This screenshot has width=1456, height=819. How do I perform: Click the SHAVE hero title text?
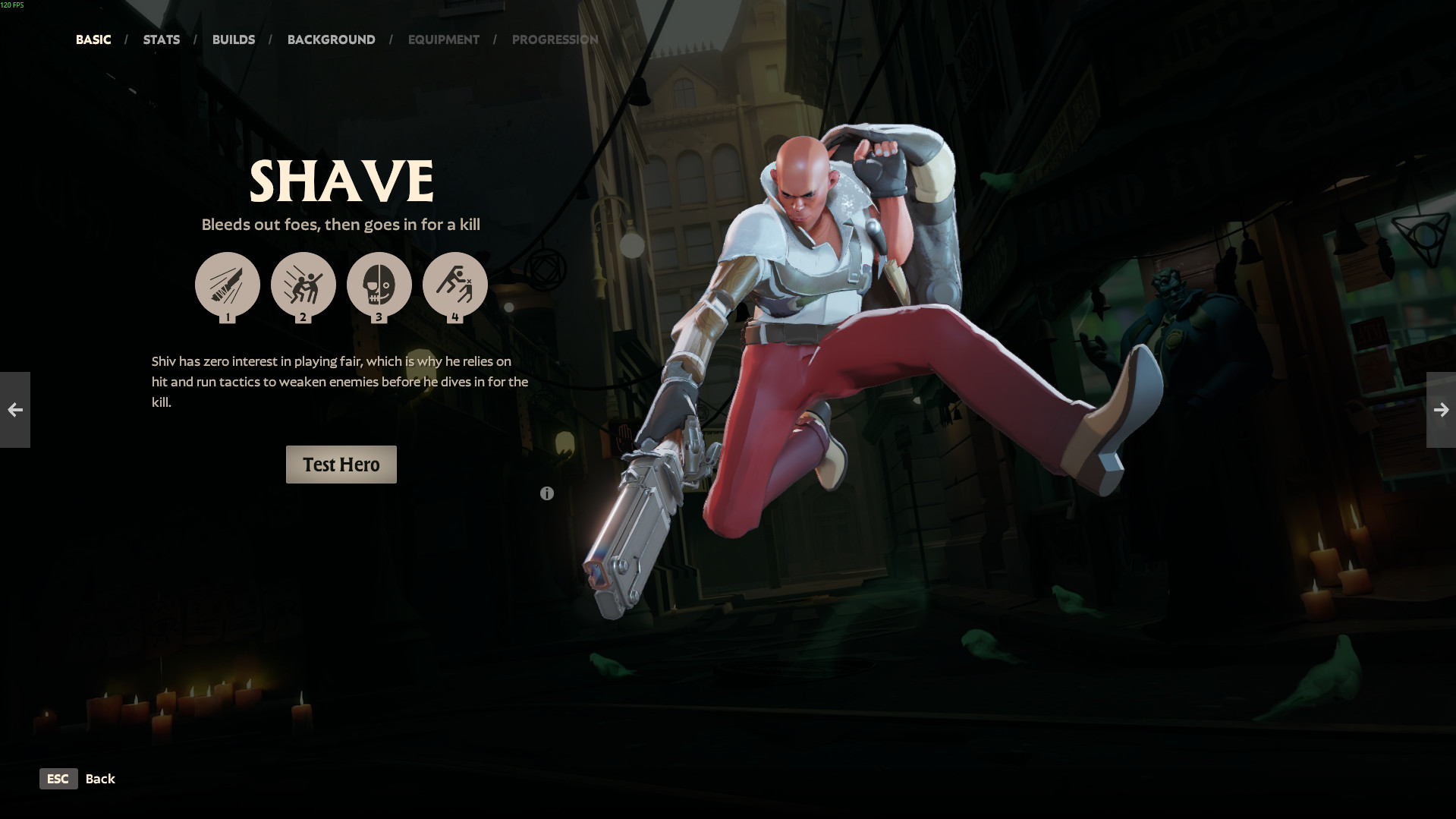[341, 180]
